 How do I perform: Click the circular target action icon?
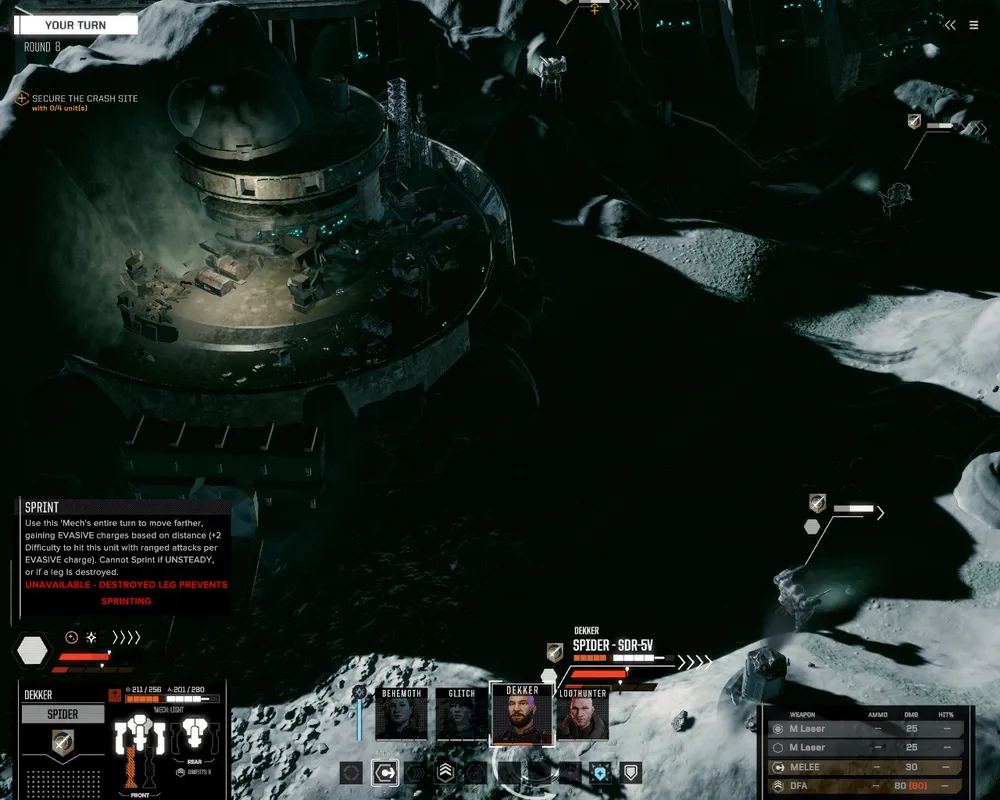(x=352, y=772)
